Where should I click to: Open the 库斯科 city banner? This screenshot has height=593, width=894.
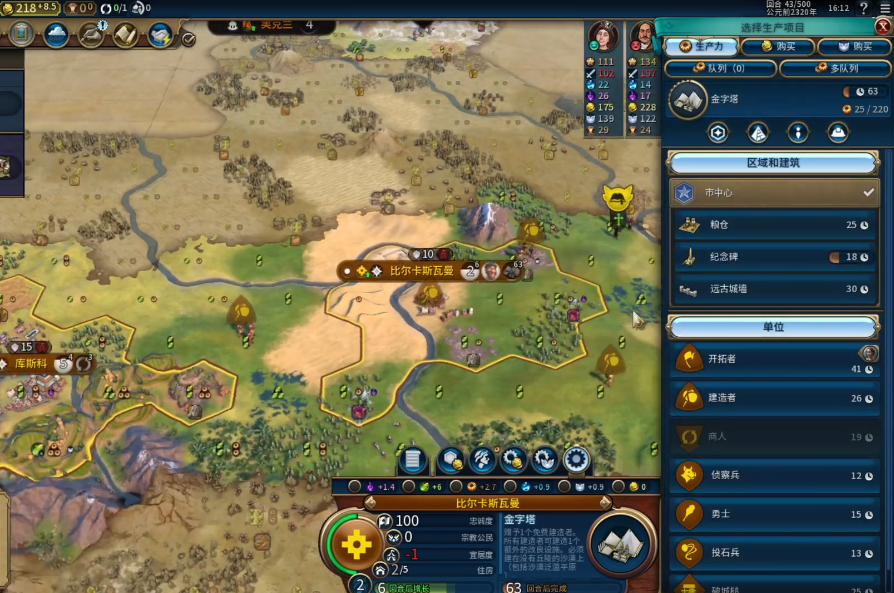(32, 363)
